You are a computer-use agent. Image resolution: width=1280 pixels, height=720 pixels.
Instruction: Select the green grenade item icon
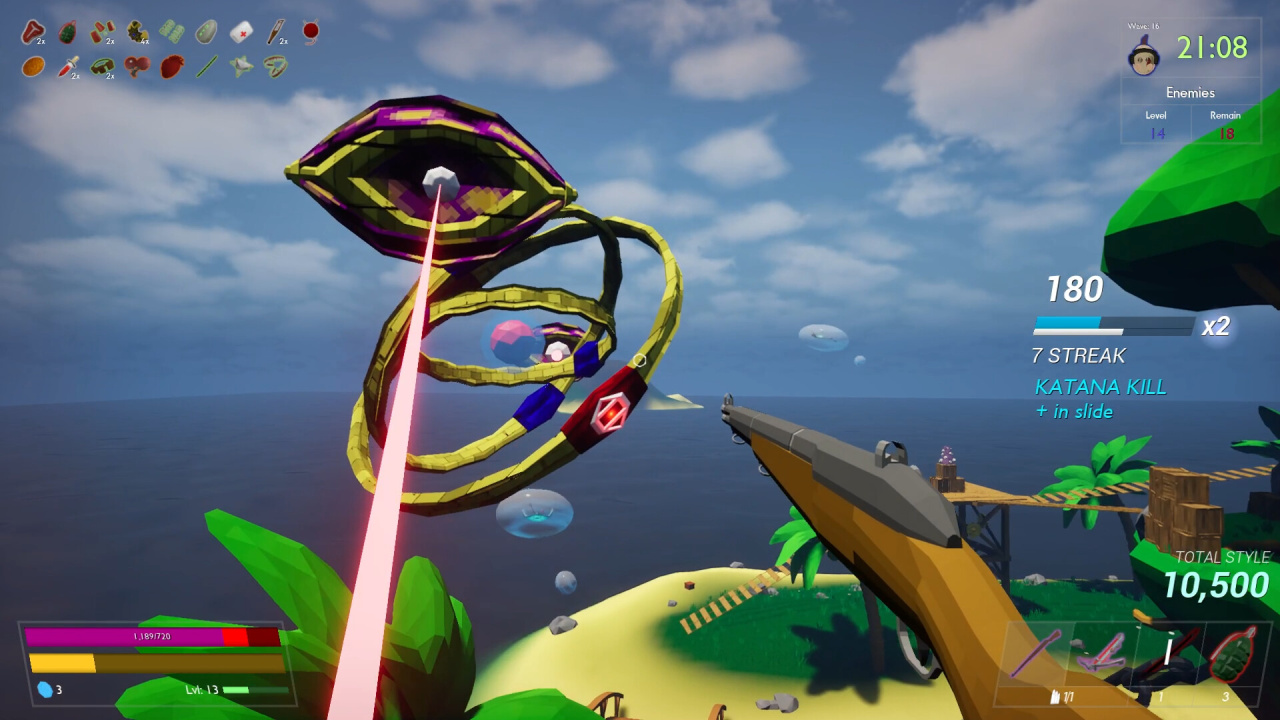coord(67,32)
